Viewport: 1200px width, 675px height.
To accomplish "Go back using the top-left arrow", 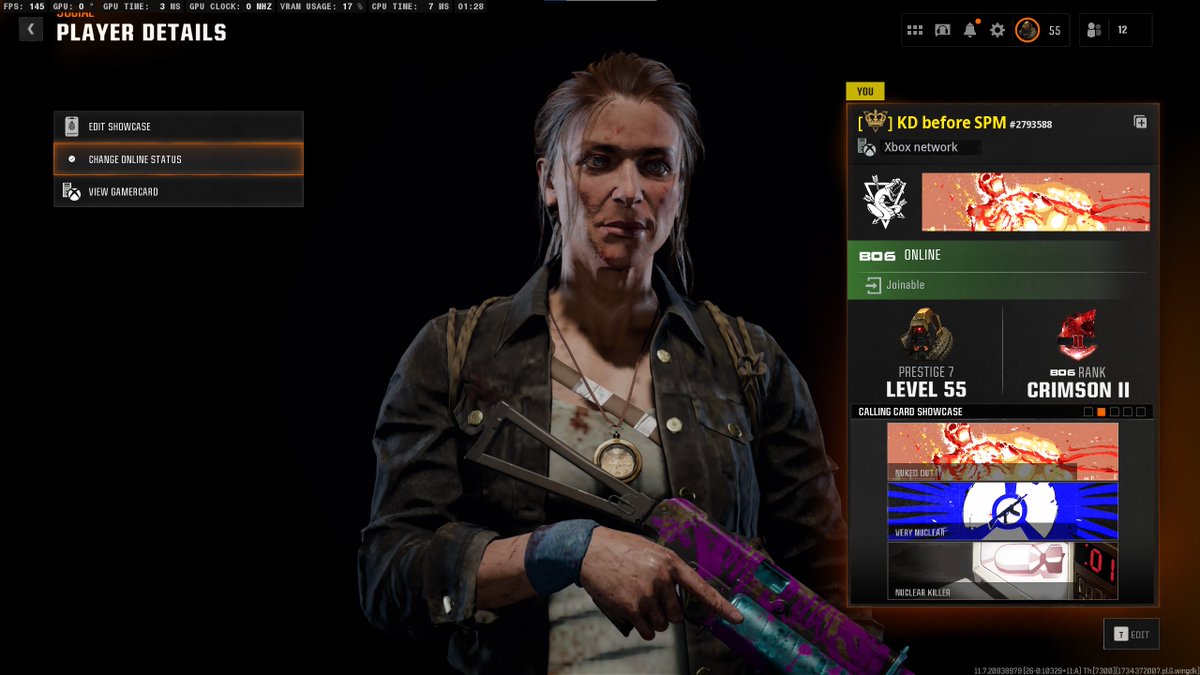I will click(31, 29).
